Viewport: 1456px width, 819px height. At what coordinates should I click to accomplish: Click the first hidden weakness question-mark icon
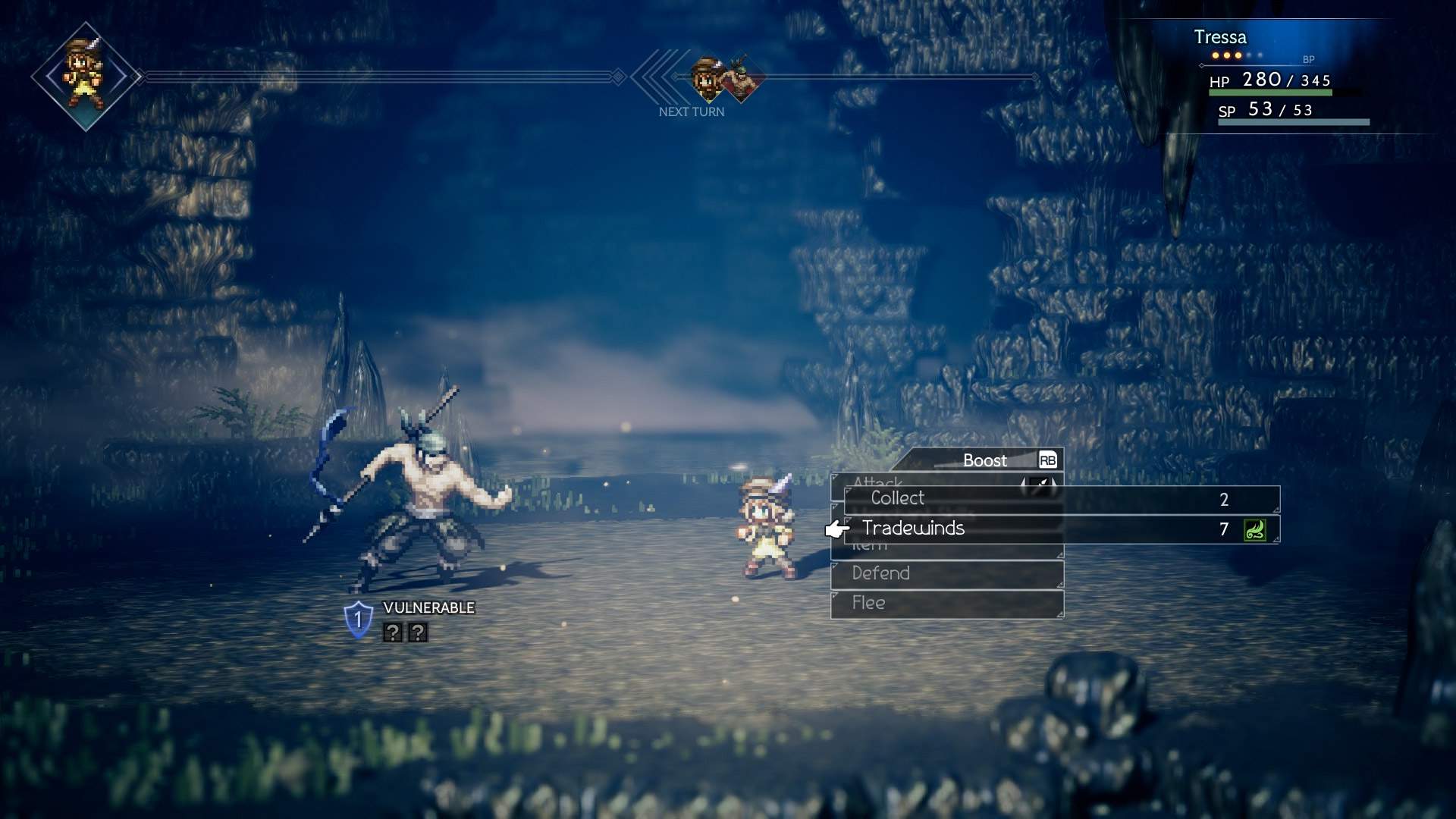[391, 630]
